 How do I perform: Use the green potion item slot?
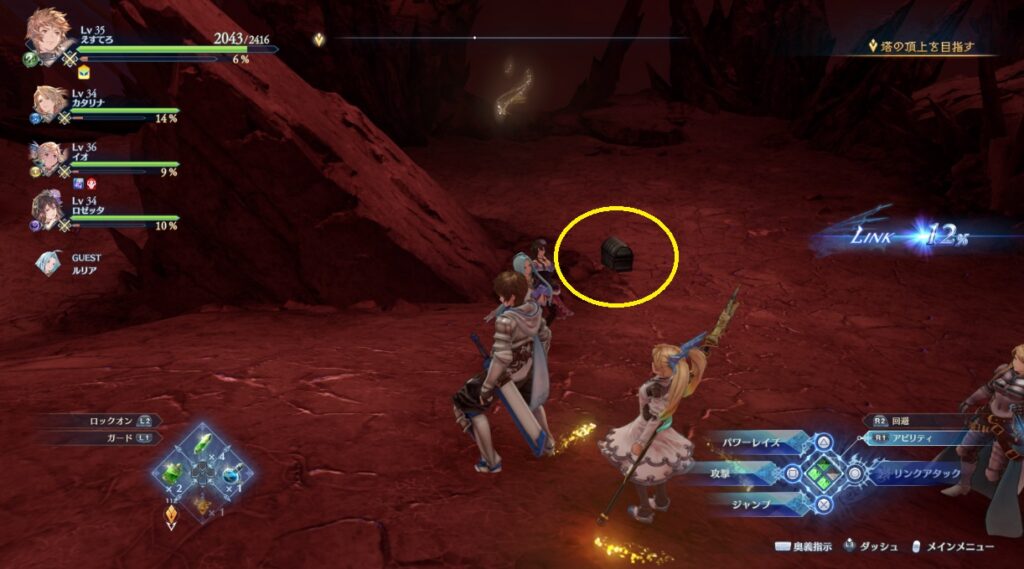click(x=173, y=472)
